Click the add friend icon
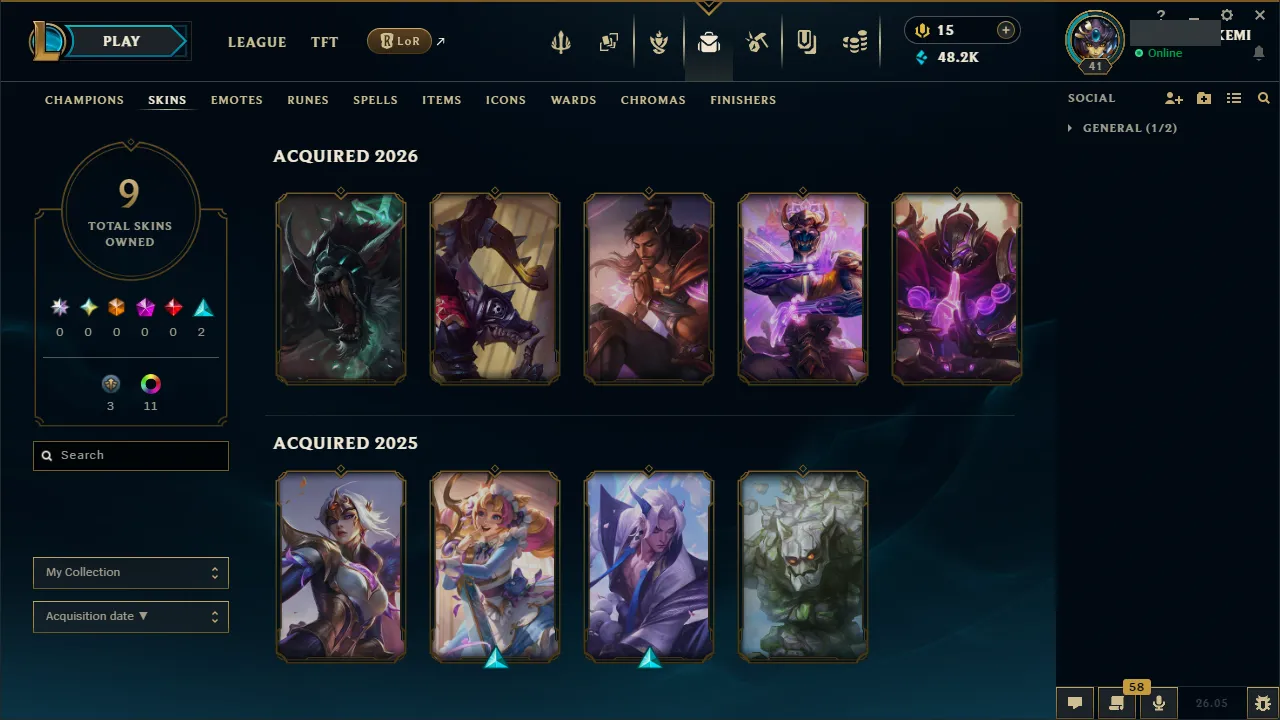Viewport: 1280px width, 720px height. pos(1174,98)
